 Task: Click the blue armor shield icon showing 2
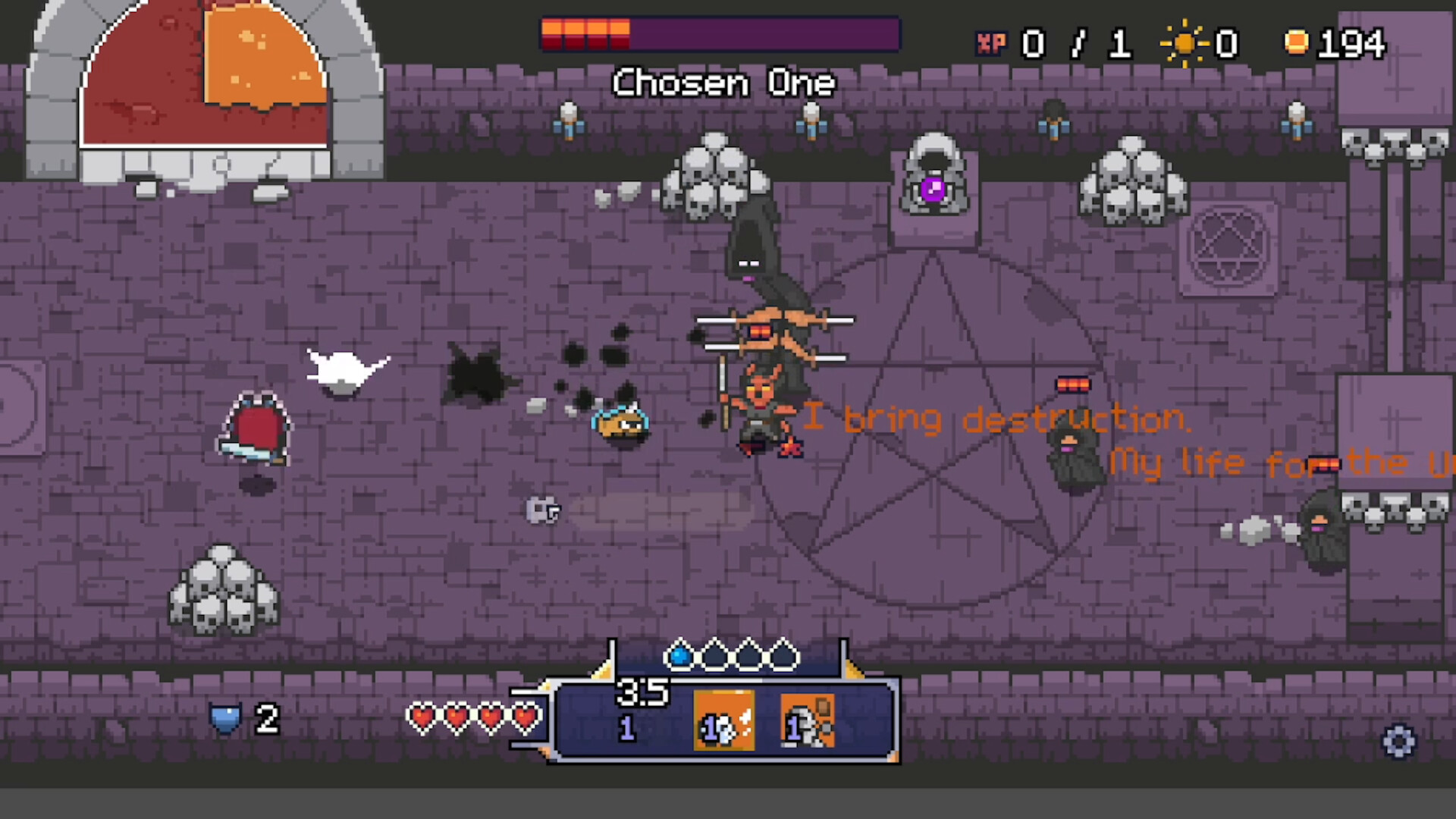point(226,718)
